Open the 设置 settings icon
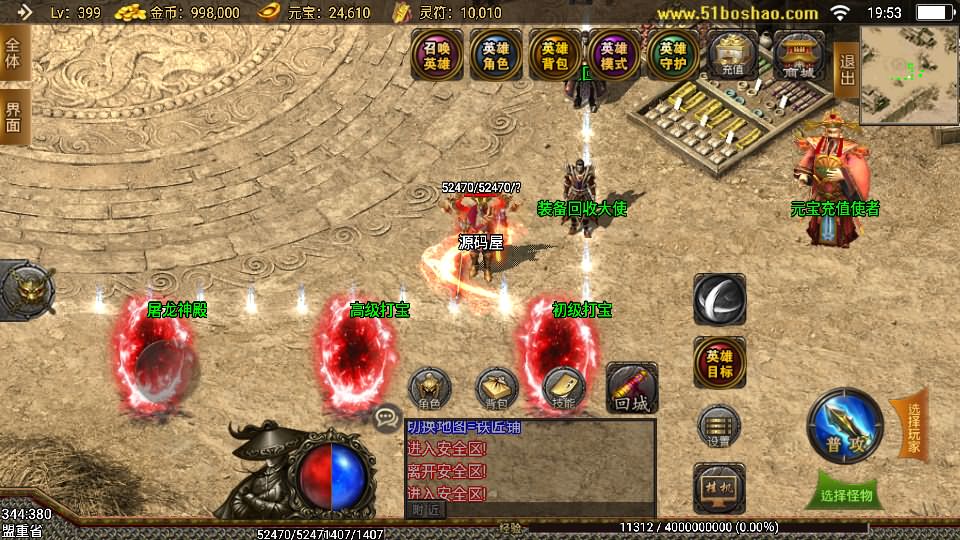The width and height of the screenshot is (960, 540). pos(719,425)
